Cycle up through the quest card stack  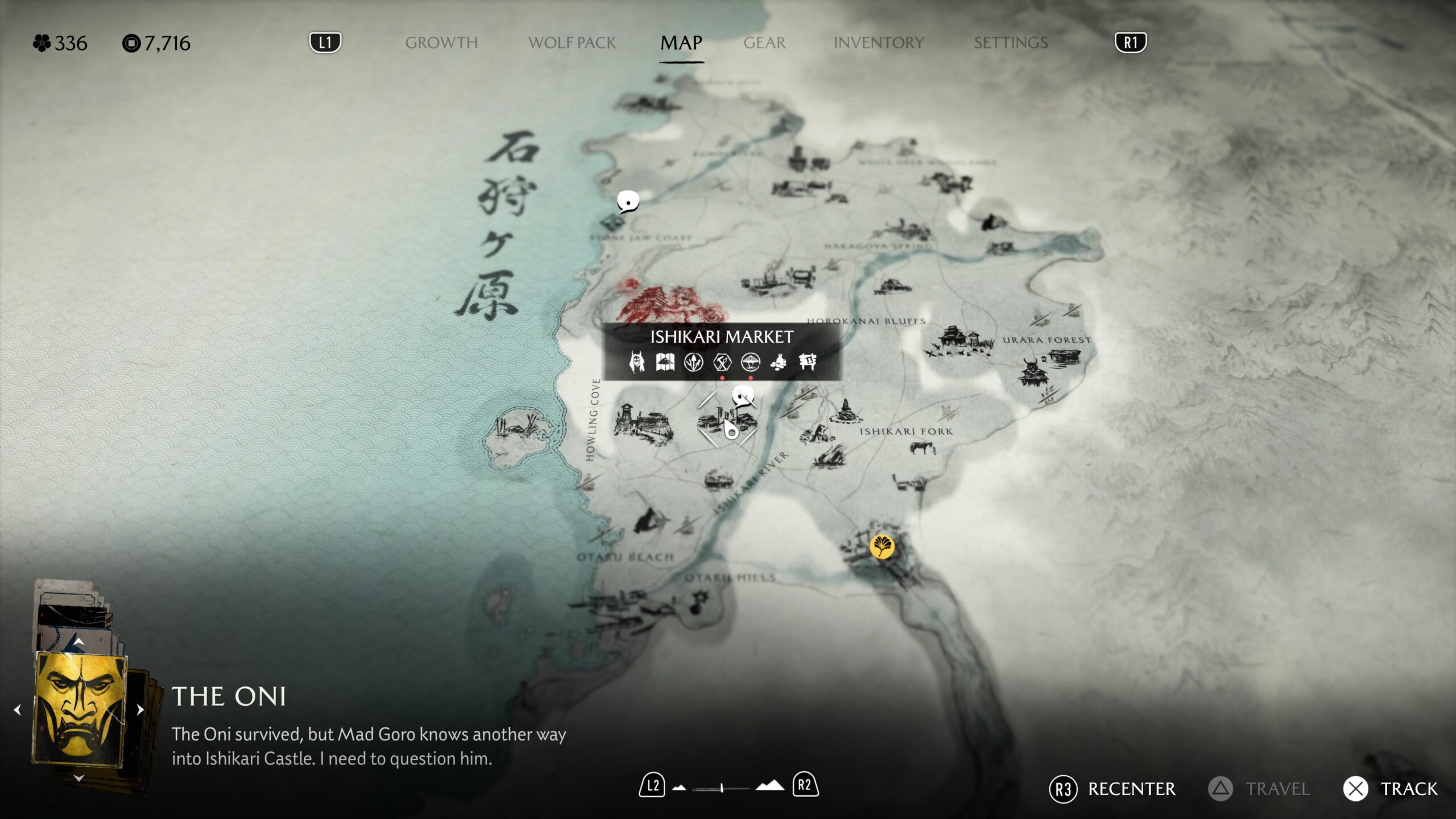point(79,642)
